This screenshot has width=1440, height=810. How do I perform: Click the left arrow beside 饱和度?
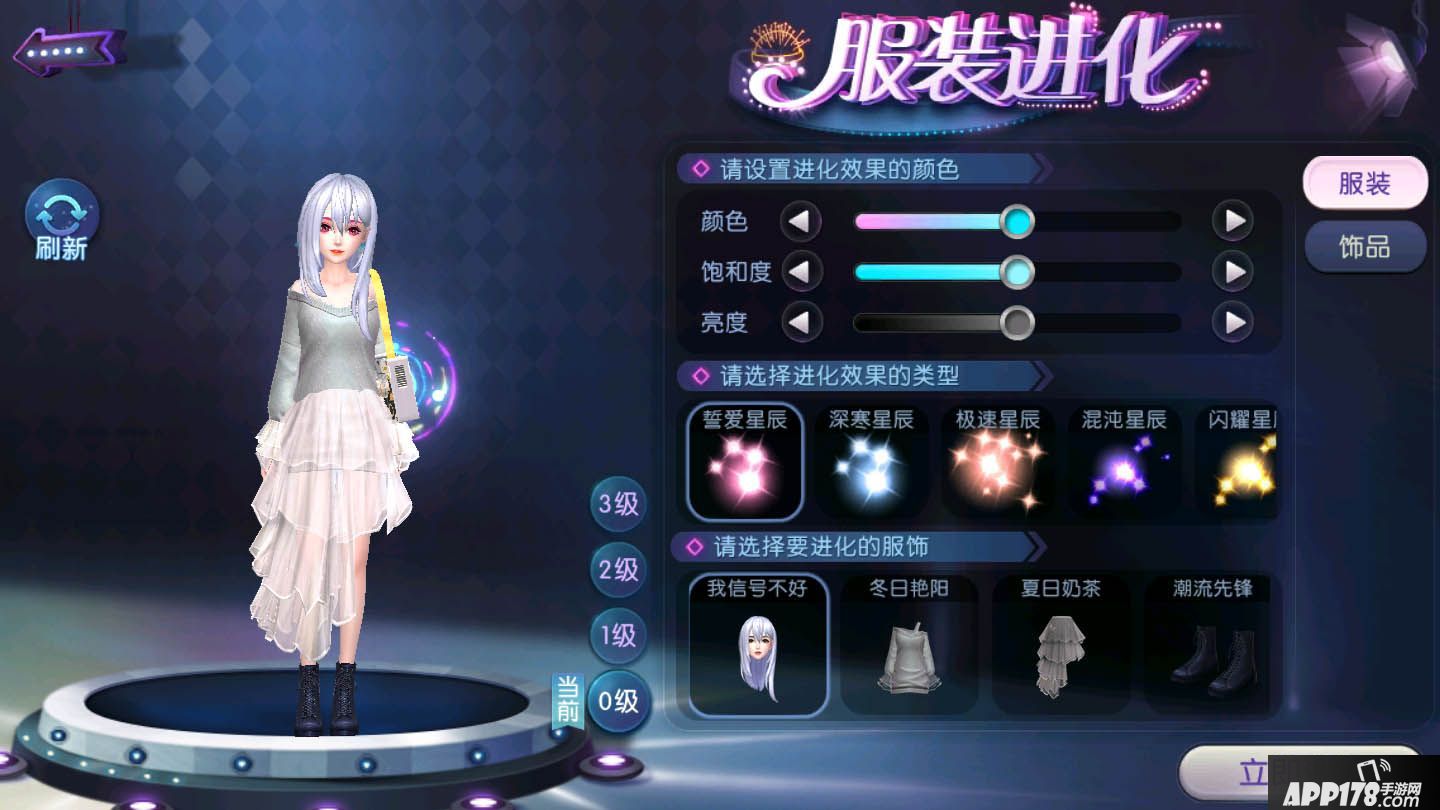(x=803, y=272)
